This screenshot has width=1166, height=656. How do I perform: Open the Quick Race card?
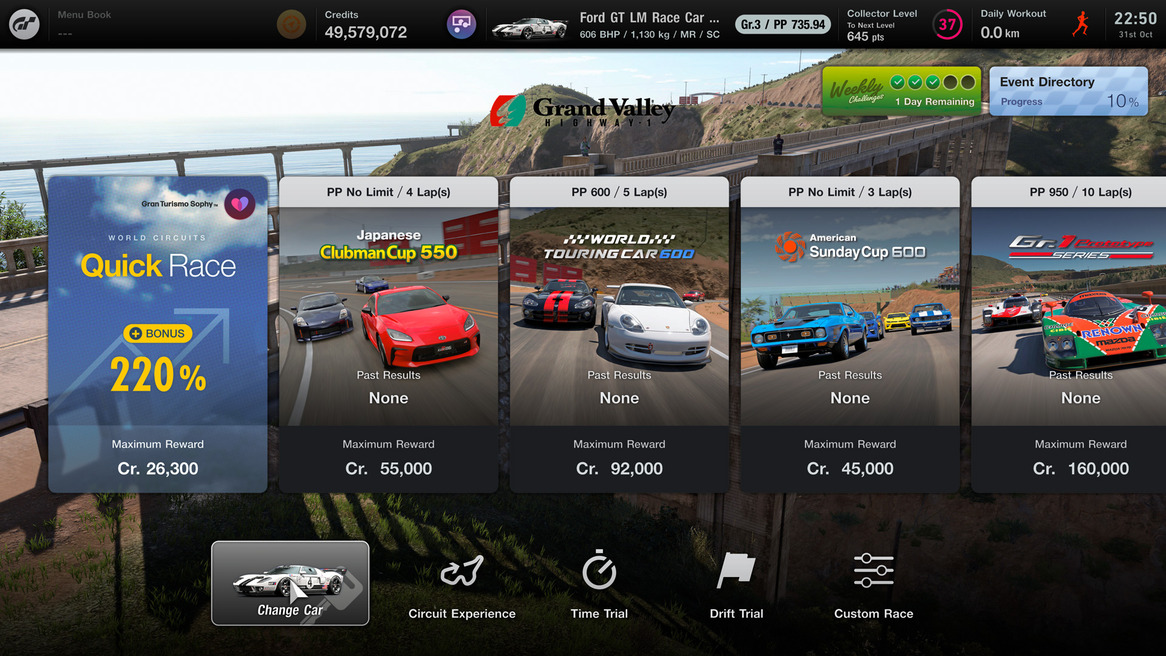pyautogui.click(x=158, y=334)
